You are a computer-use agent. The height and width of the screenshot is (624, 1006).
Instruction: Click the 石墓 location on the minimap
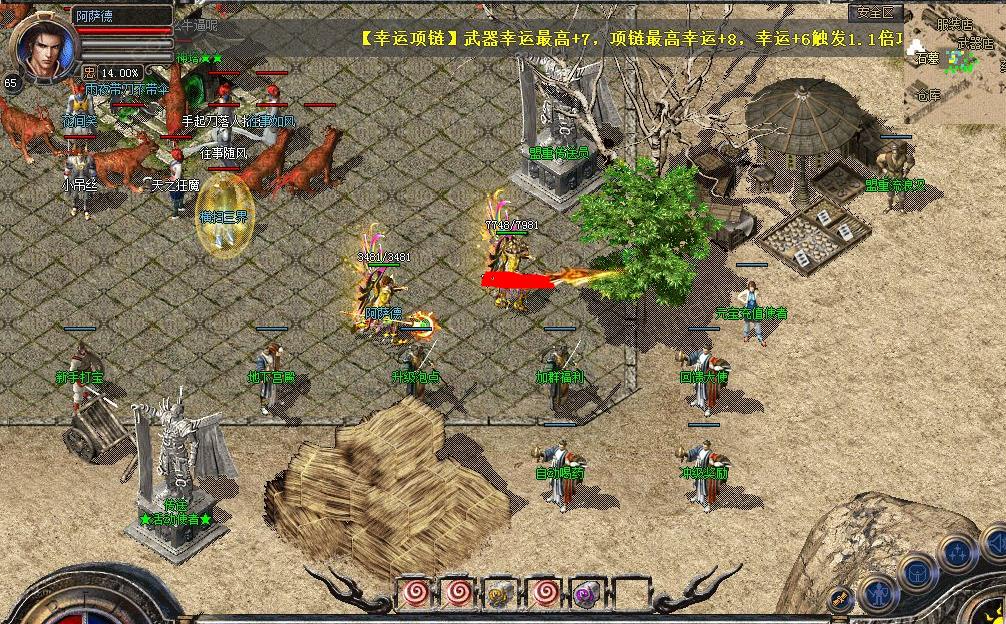tap(926, 59)
